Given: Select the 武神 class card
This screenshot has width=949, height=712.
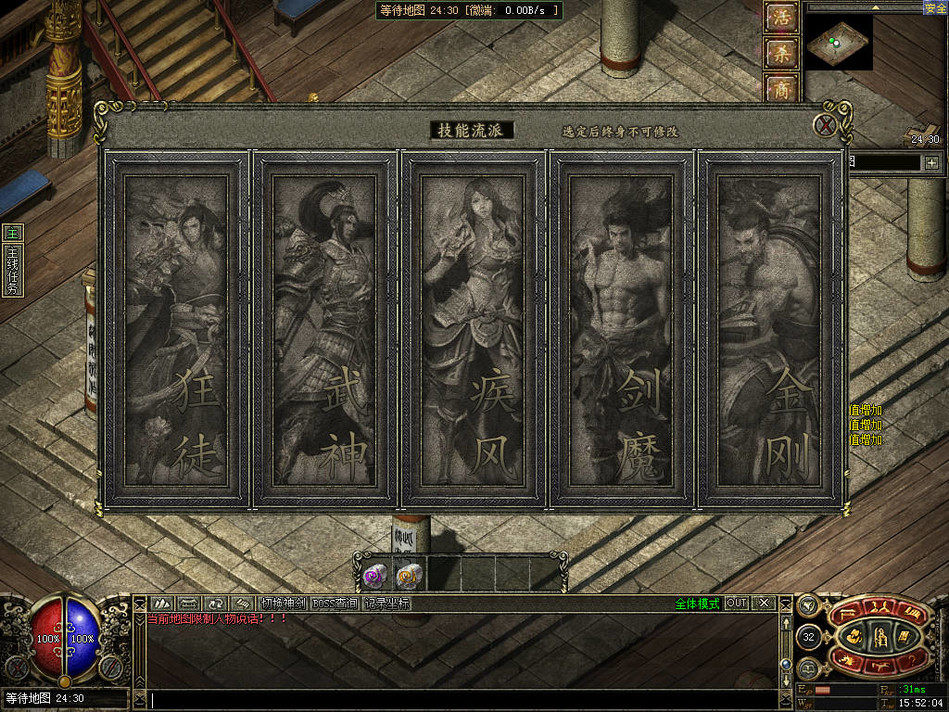Looking at the screenshot, I should [x=324, y=331].
